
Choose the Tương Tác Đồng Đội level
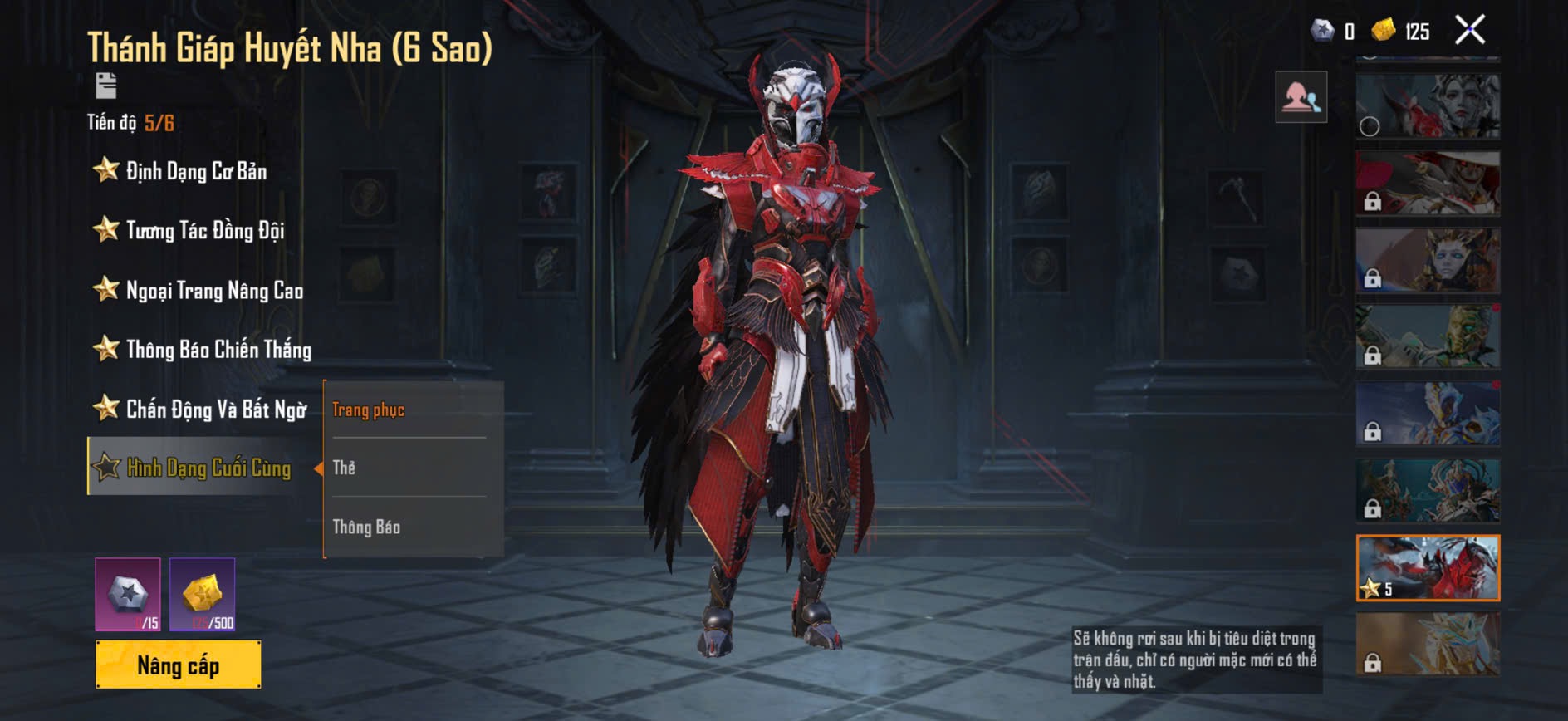point(204,230)
